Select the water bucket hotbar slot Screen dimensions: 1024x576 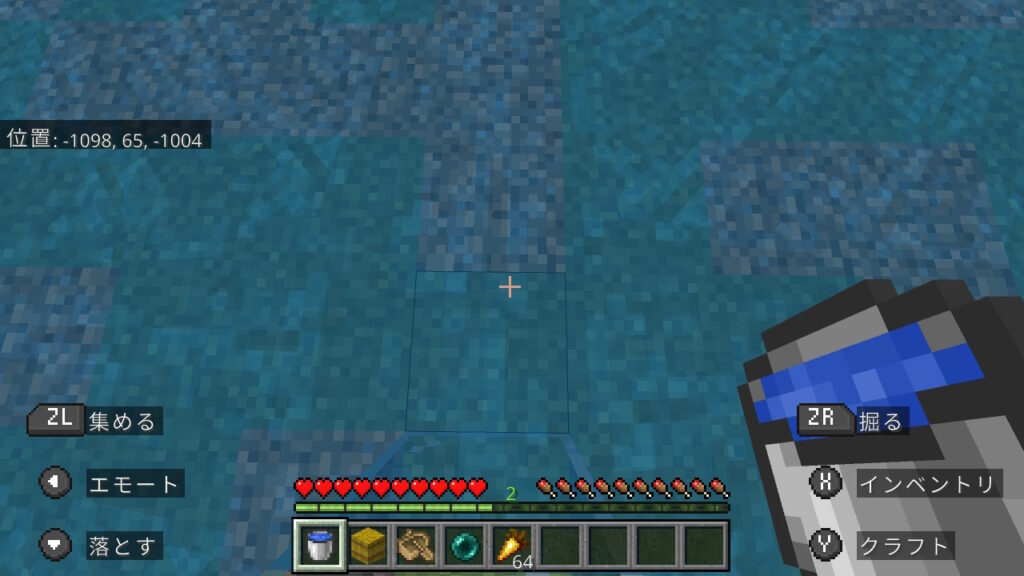click(x=320, y=546)
